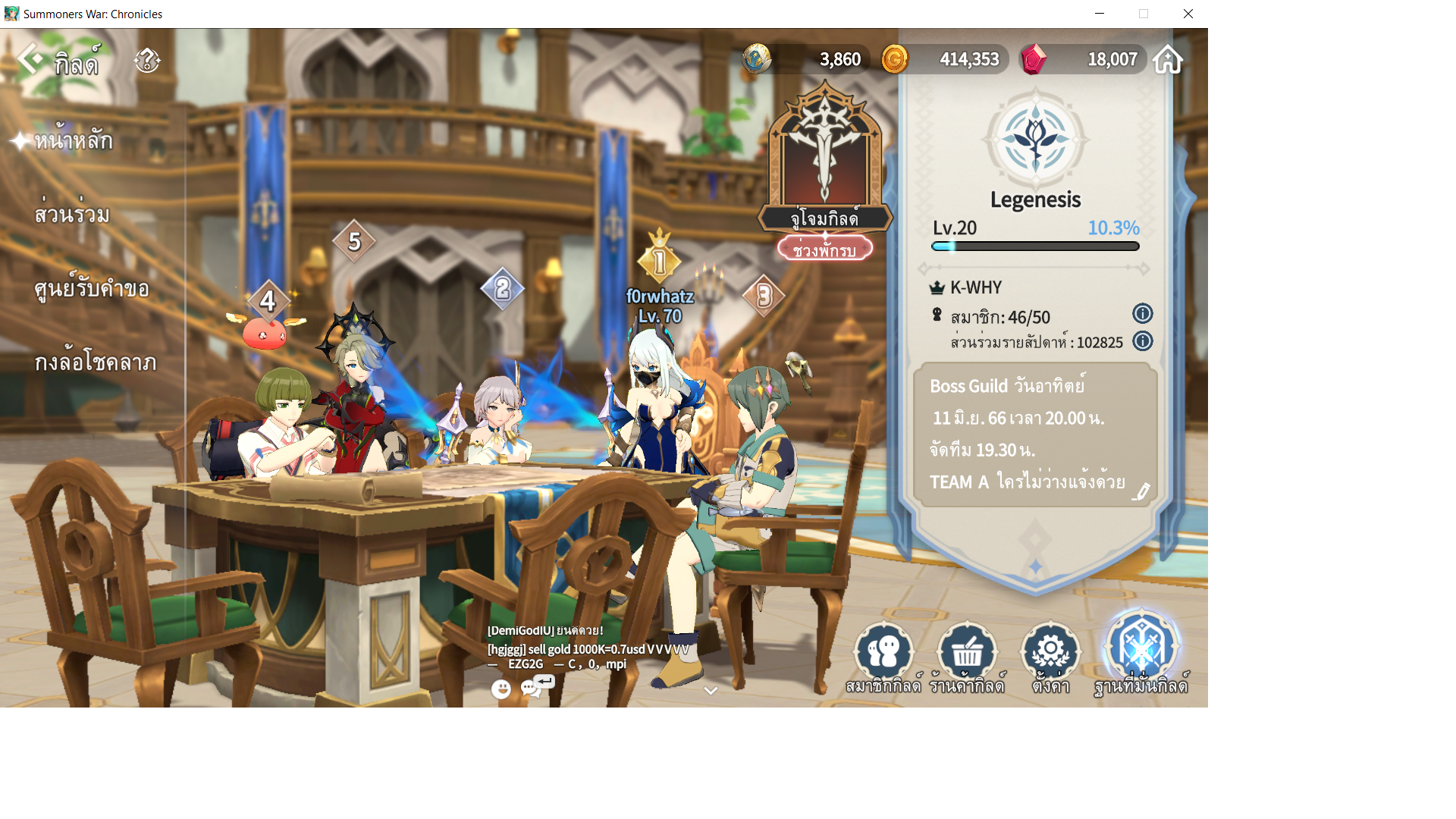The height and width of the screenshot is (819, 1456).
Task: Switch to the ส่วนร่วม contribution tab
Action: pyautogui.click(x=72, y=215)
